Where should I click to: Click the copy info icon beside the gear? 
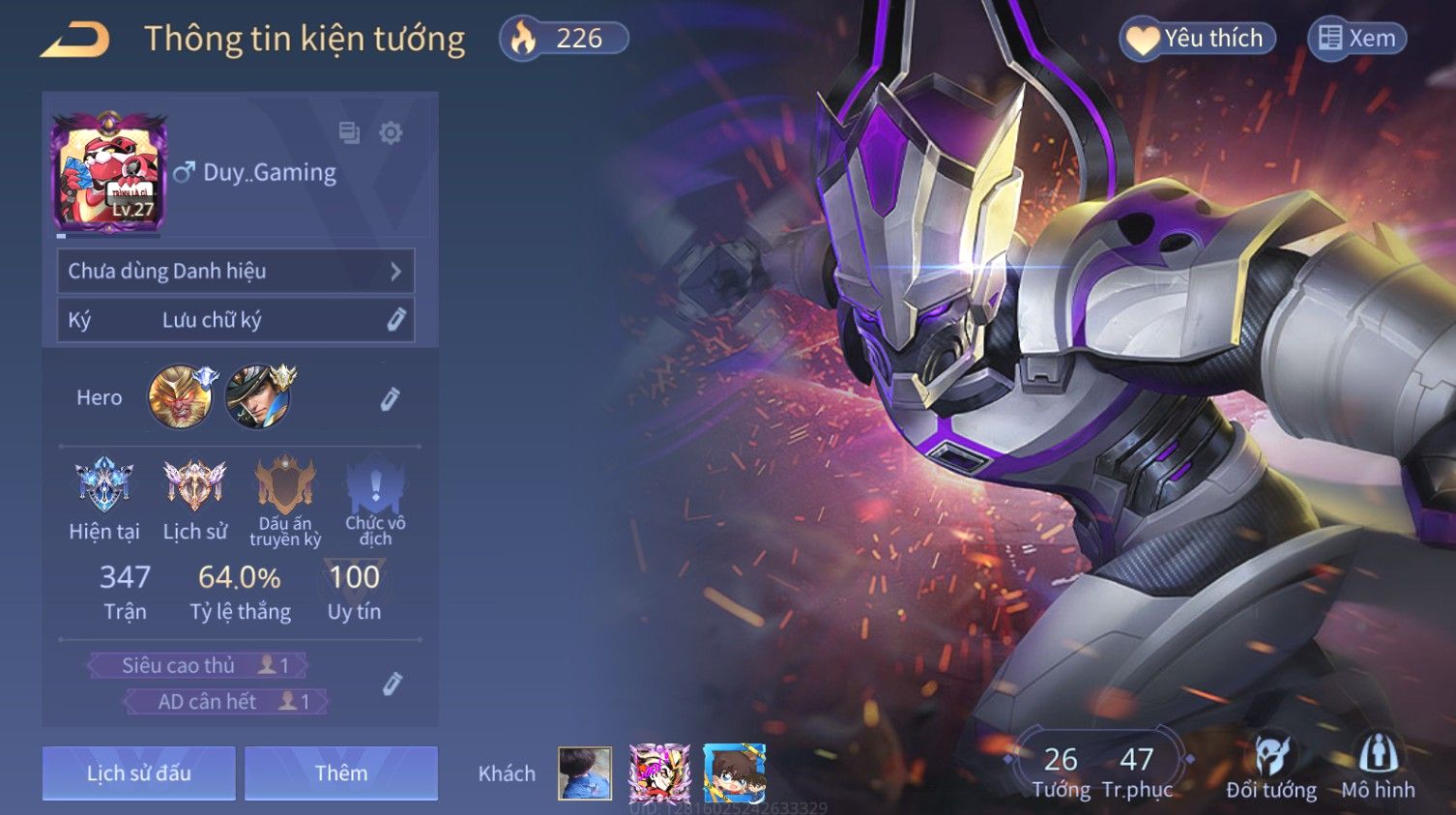[349, 132]
